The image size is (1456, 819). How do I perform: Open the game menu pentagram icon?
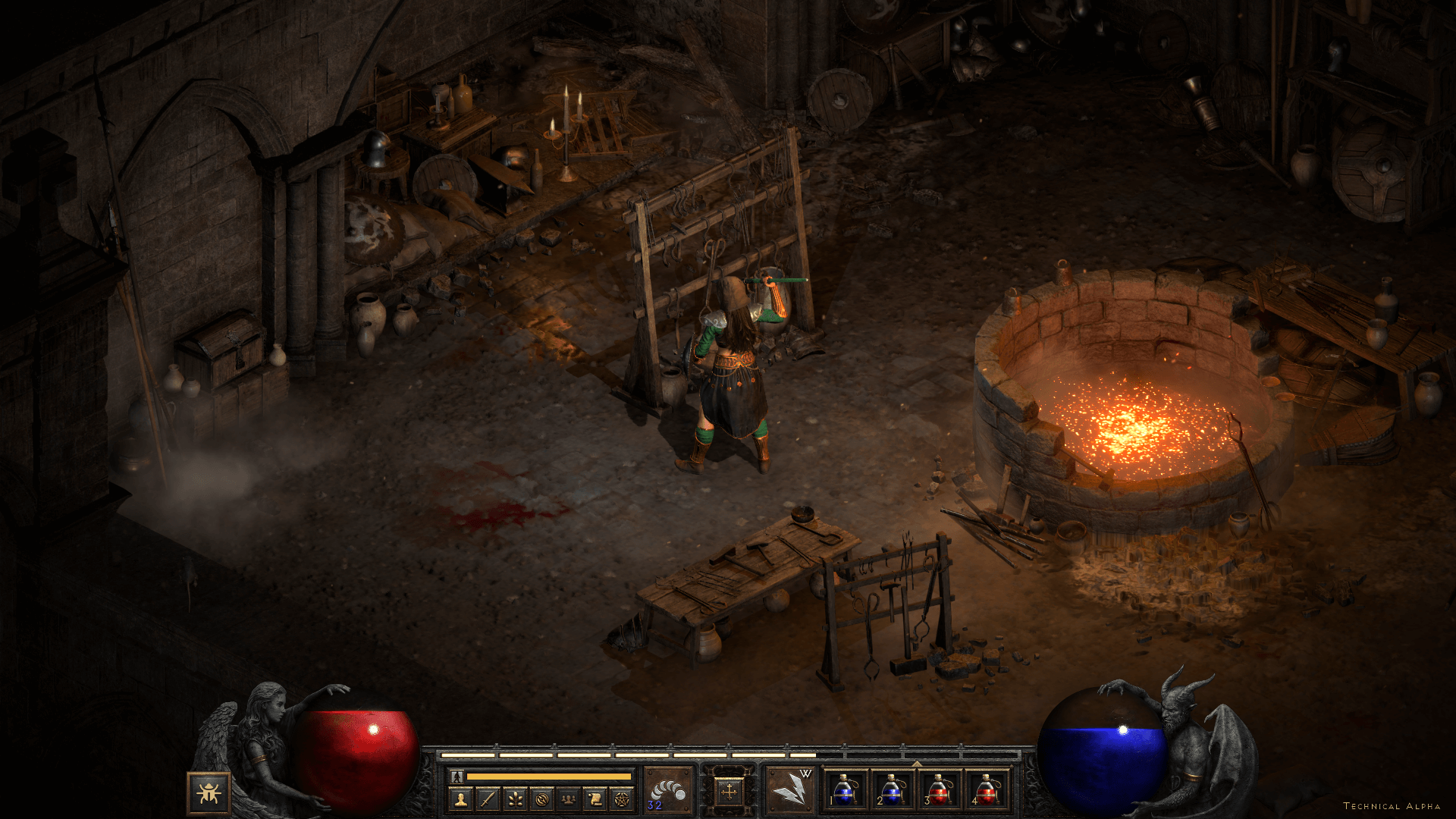[622, 799]
